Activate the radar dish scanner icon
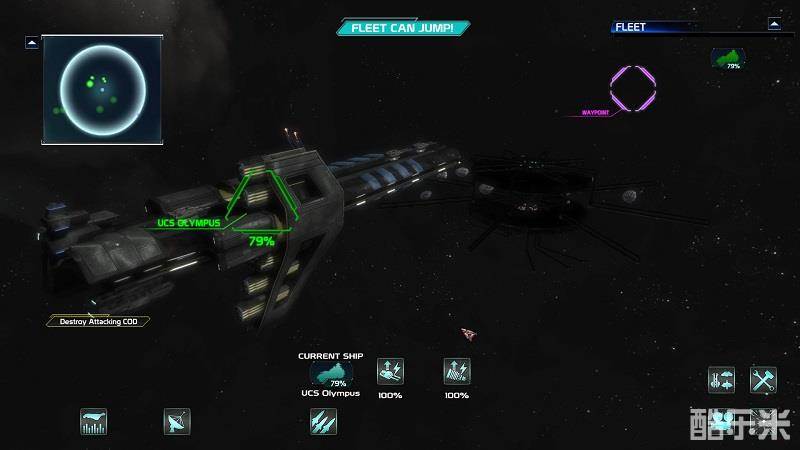This screenshot has width=800, height=450. 177,422
